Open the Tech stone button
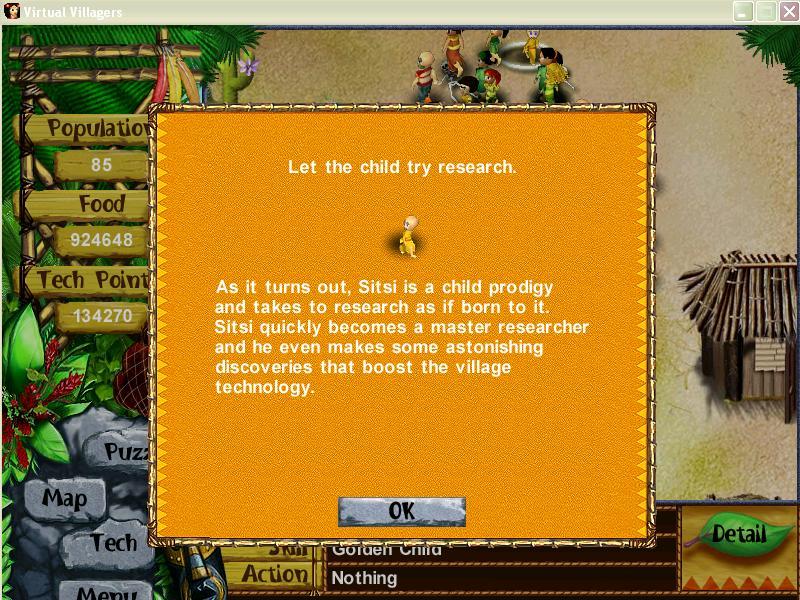This screenshot has height=600, width=800. pos(112,543)
